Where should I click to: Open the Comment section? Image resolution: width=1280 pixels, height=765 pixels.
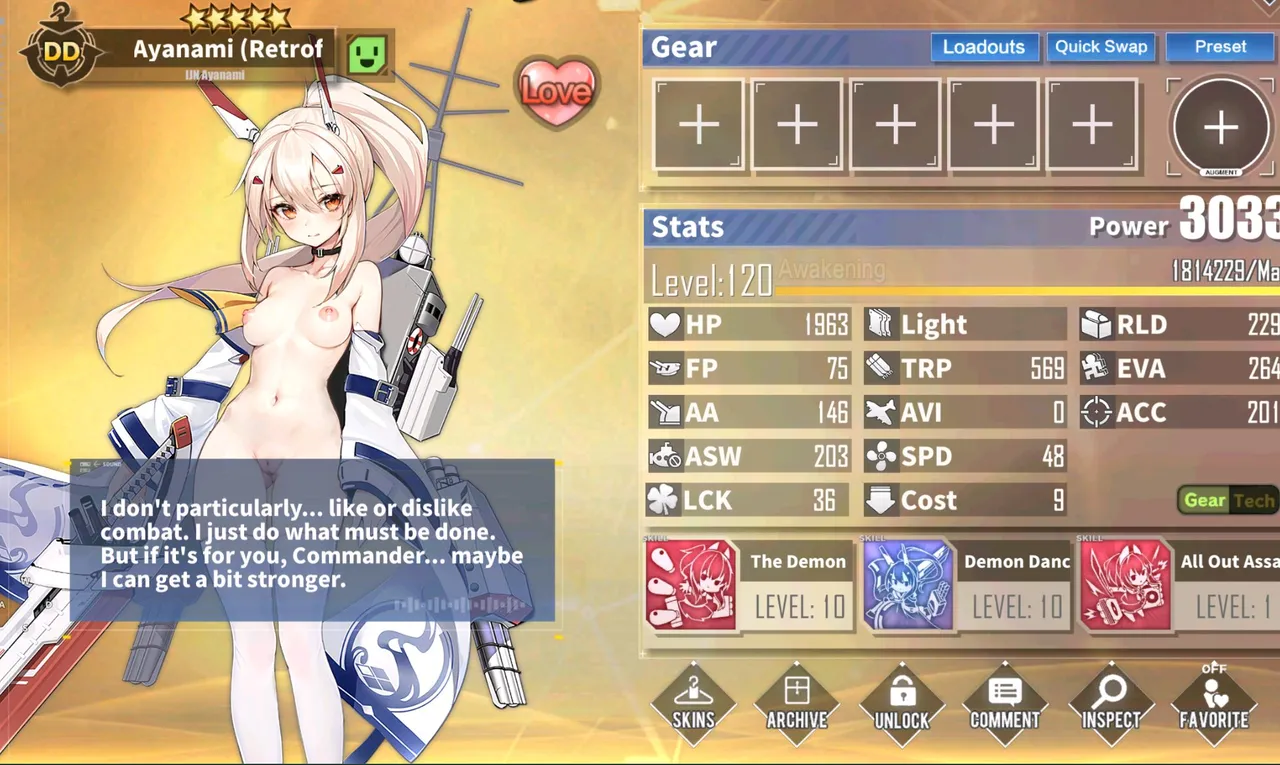coord(1005,703)
